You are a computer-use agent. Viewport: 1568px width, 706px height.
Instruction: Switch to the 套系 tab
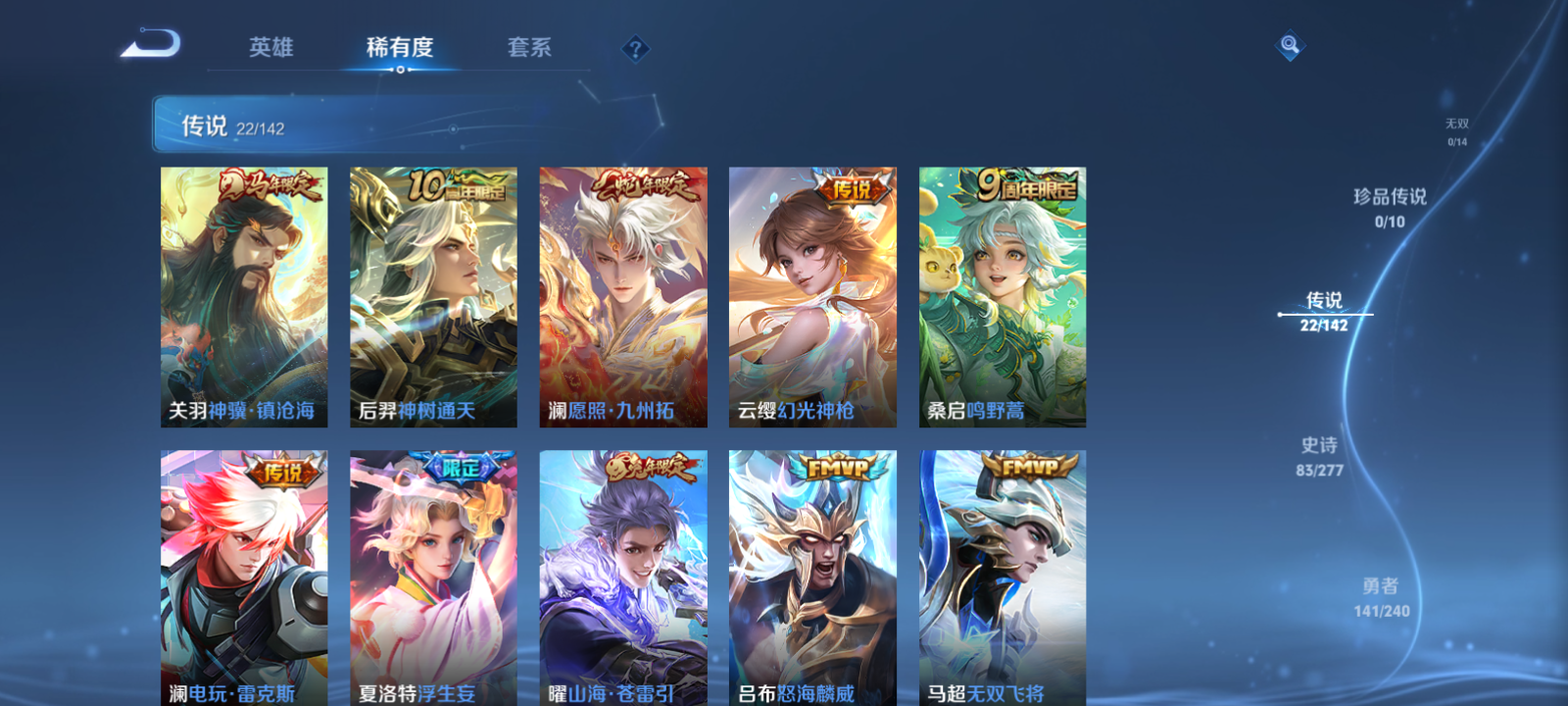(530, 46)
